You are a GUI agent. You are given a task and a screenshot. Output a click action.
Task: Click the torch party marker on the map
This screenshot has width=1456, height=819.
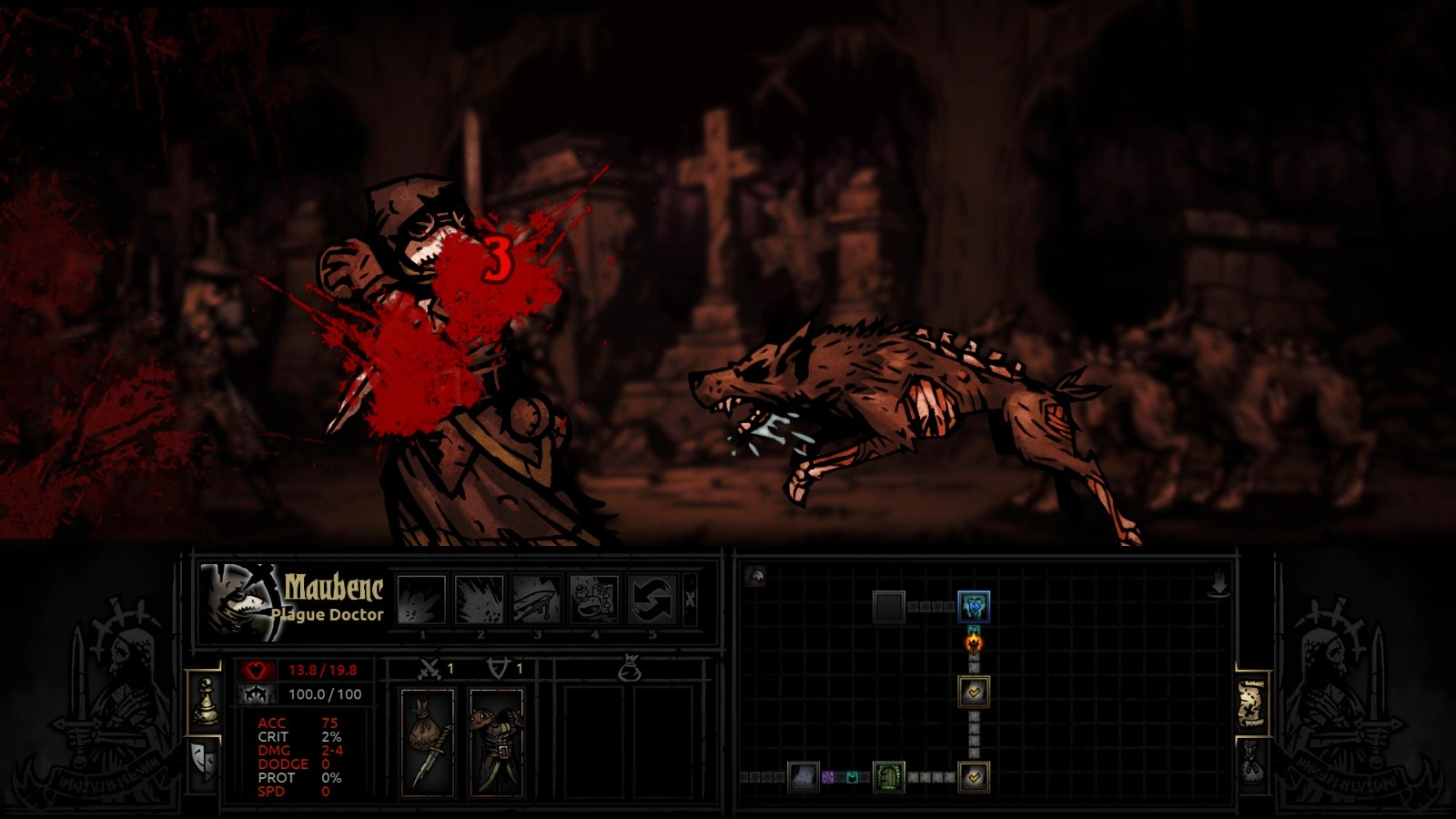coord(974,643)
